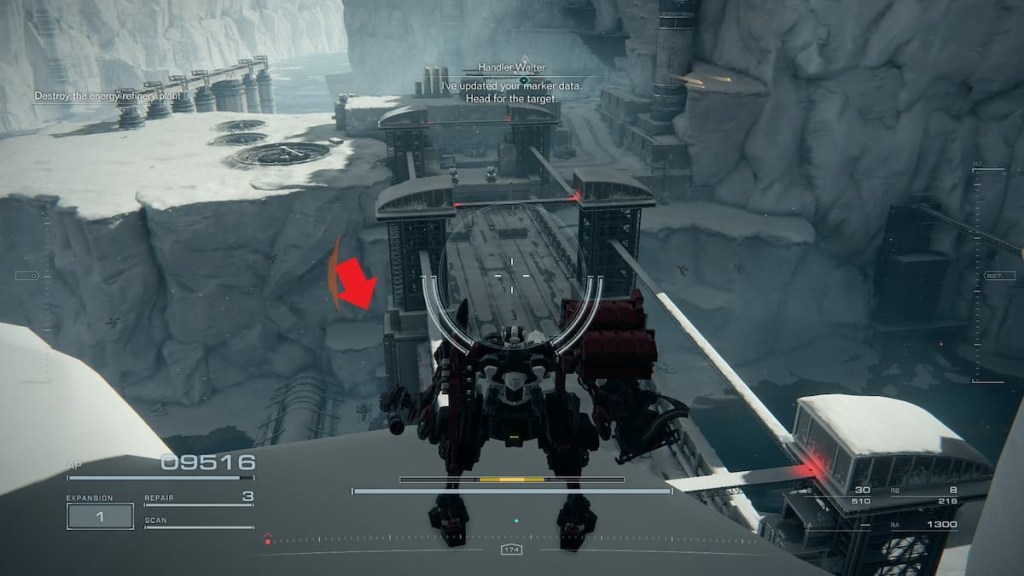Screen dimensions: 1024x576
Task: Activate the Expansion slot box
Action: (100, 516)
